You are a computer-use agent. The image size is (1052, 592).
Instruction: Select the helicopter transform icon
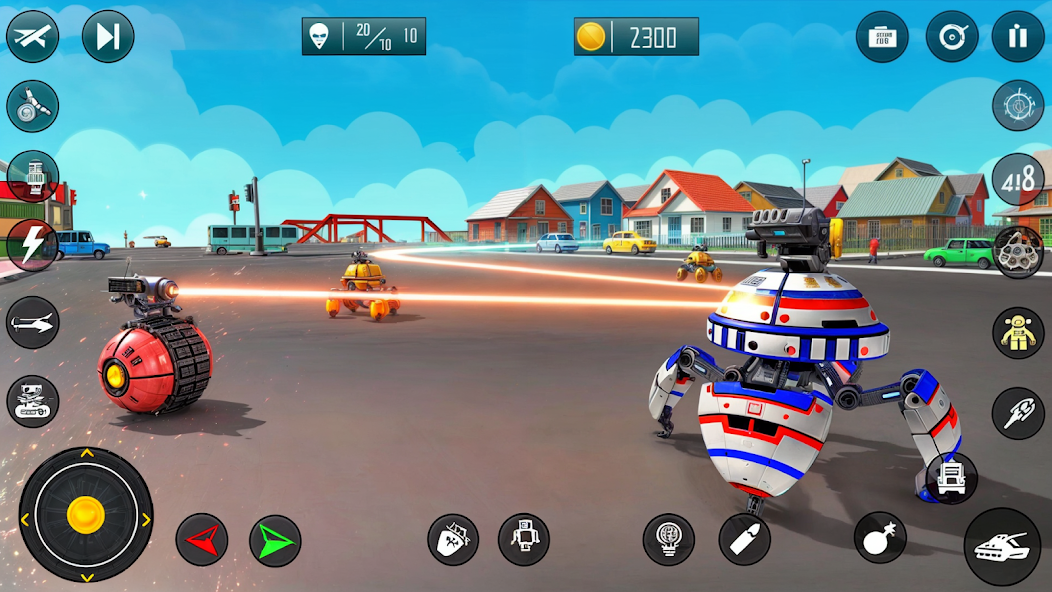coord(32,323)
